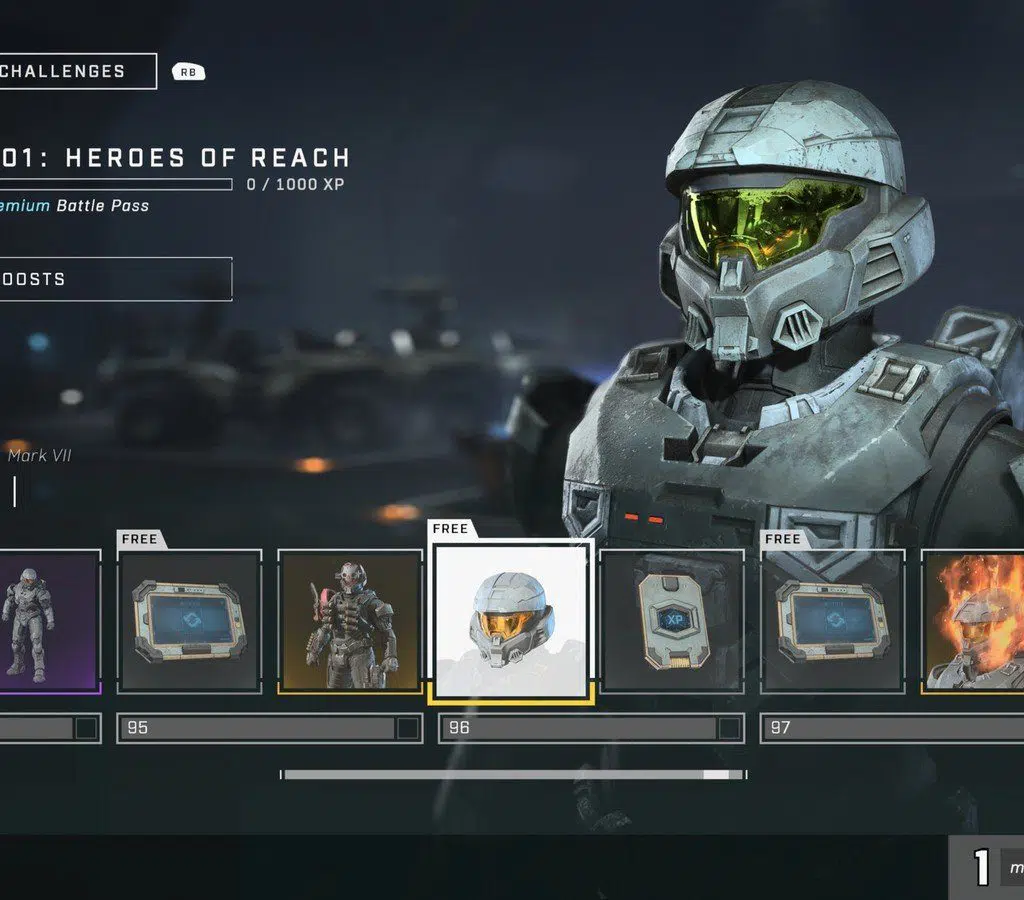Click the battle pass tier scrollbar
Image resolution: width=1024 pixels, height=900 pixels.
513,774
